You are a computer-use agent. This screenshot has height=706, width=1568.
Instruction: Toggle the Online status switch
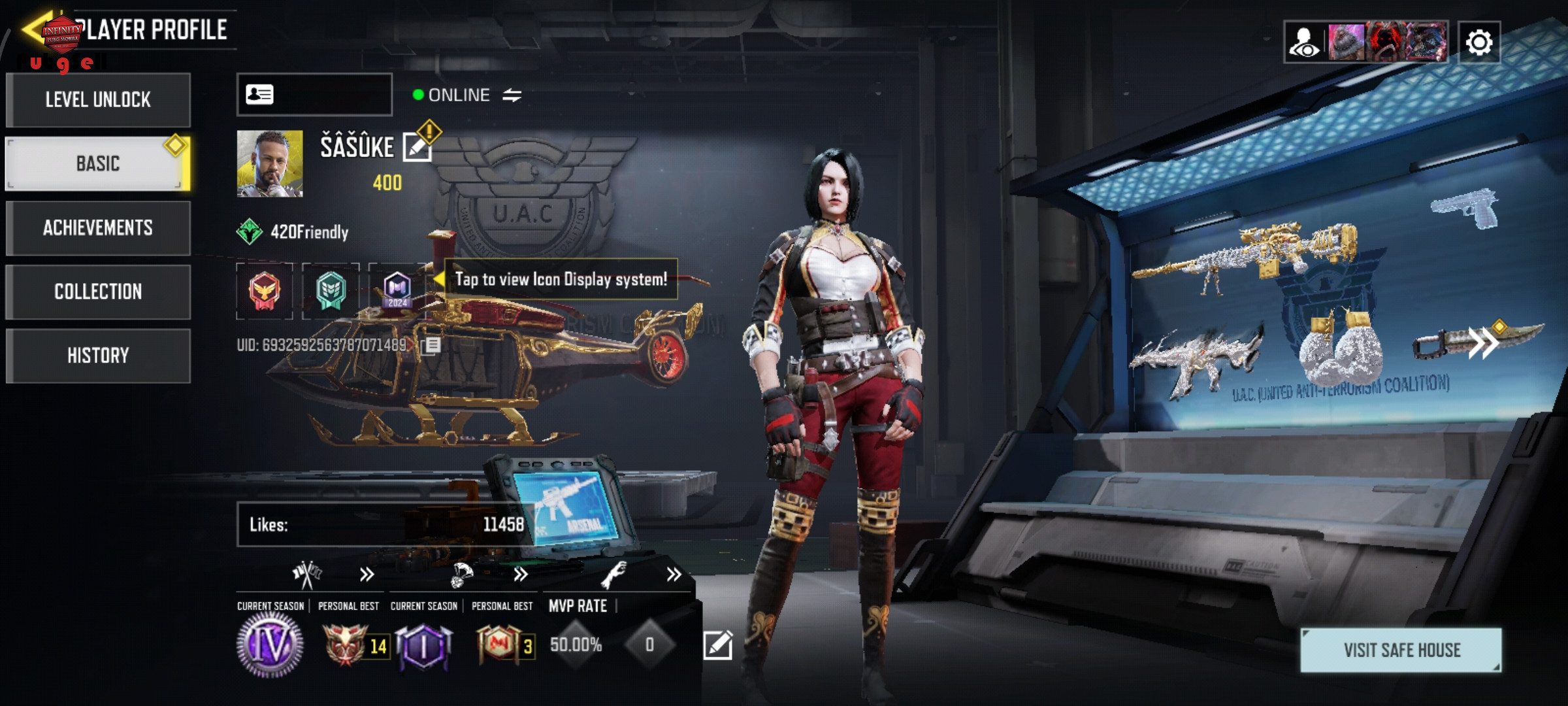(512, 95)
